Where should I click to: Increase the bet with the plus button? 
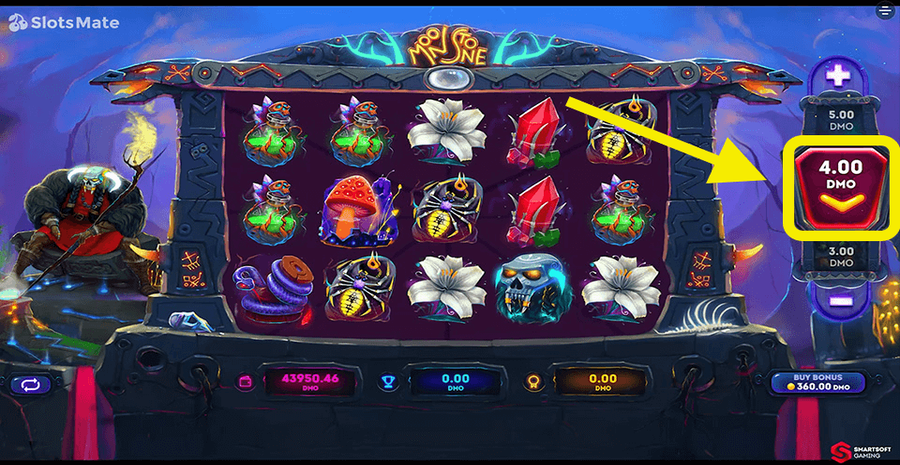point(838,75)
